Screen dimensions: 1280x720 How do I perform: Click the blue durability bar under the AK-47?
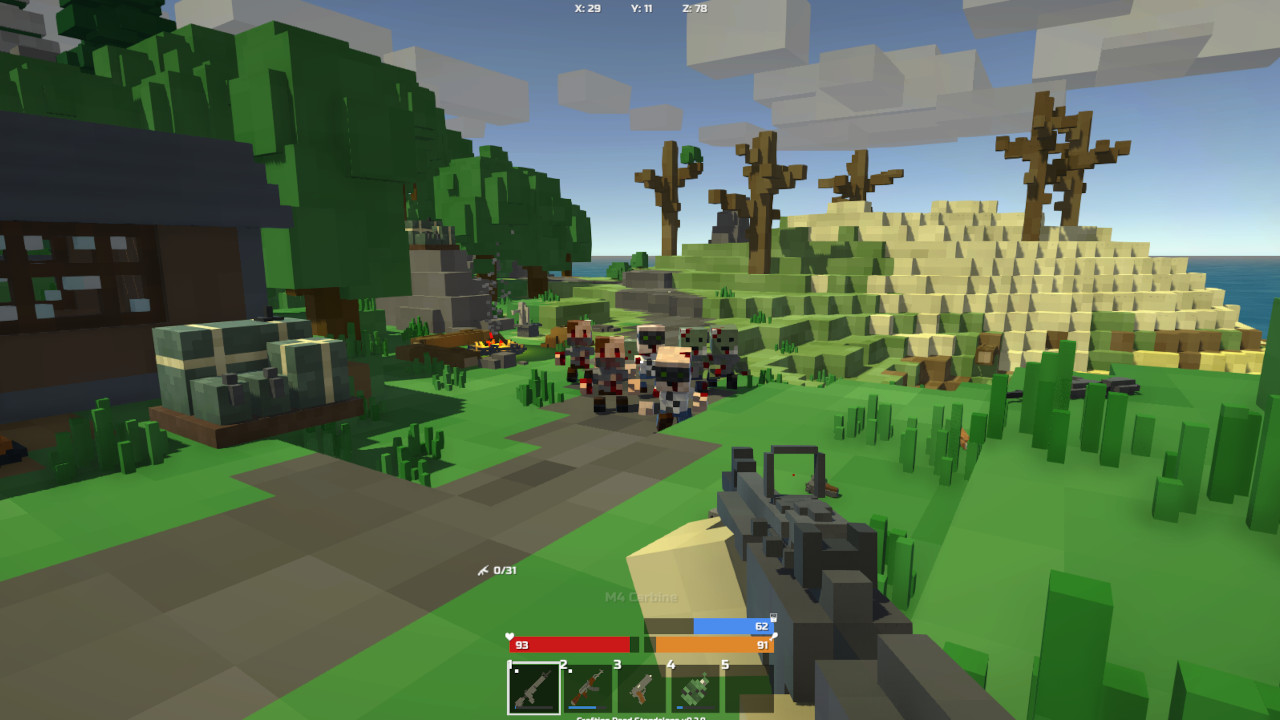[x=582, y=707]
